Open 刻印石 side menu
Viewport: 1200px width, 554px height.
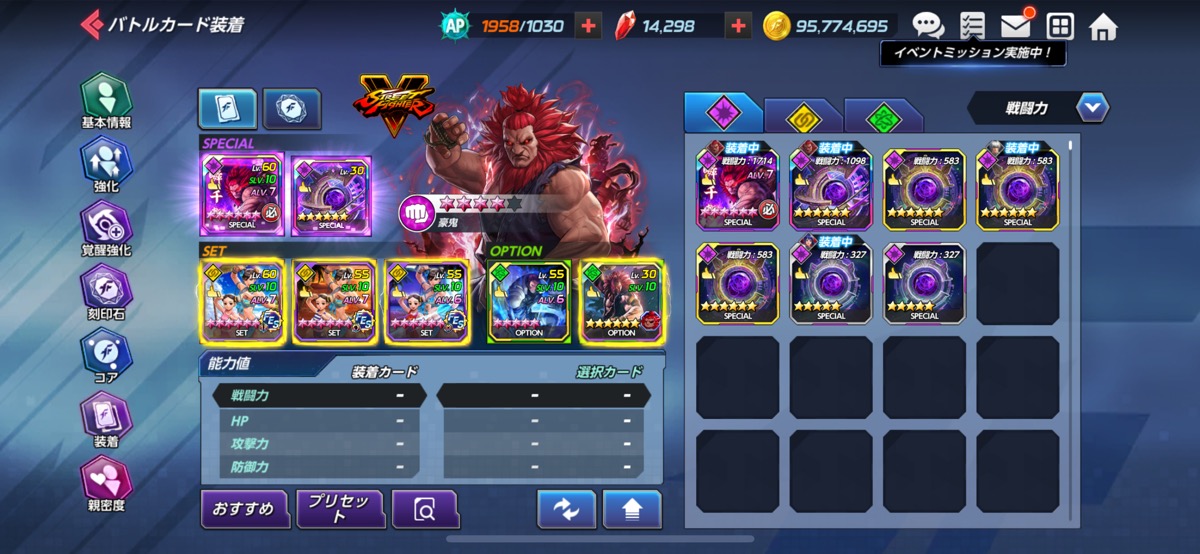(106, 292)
